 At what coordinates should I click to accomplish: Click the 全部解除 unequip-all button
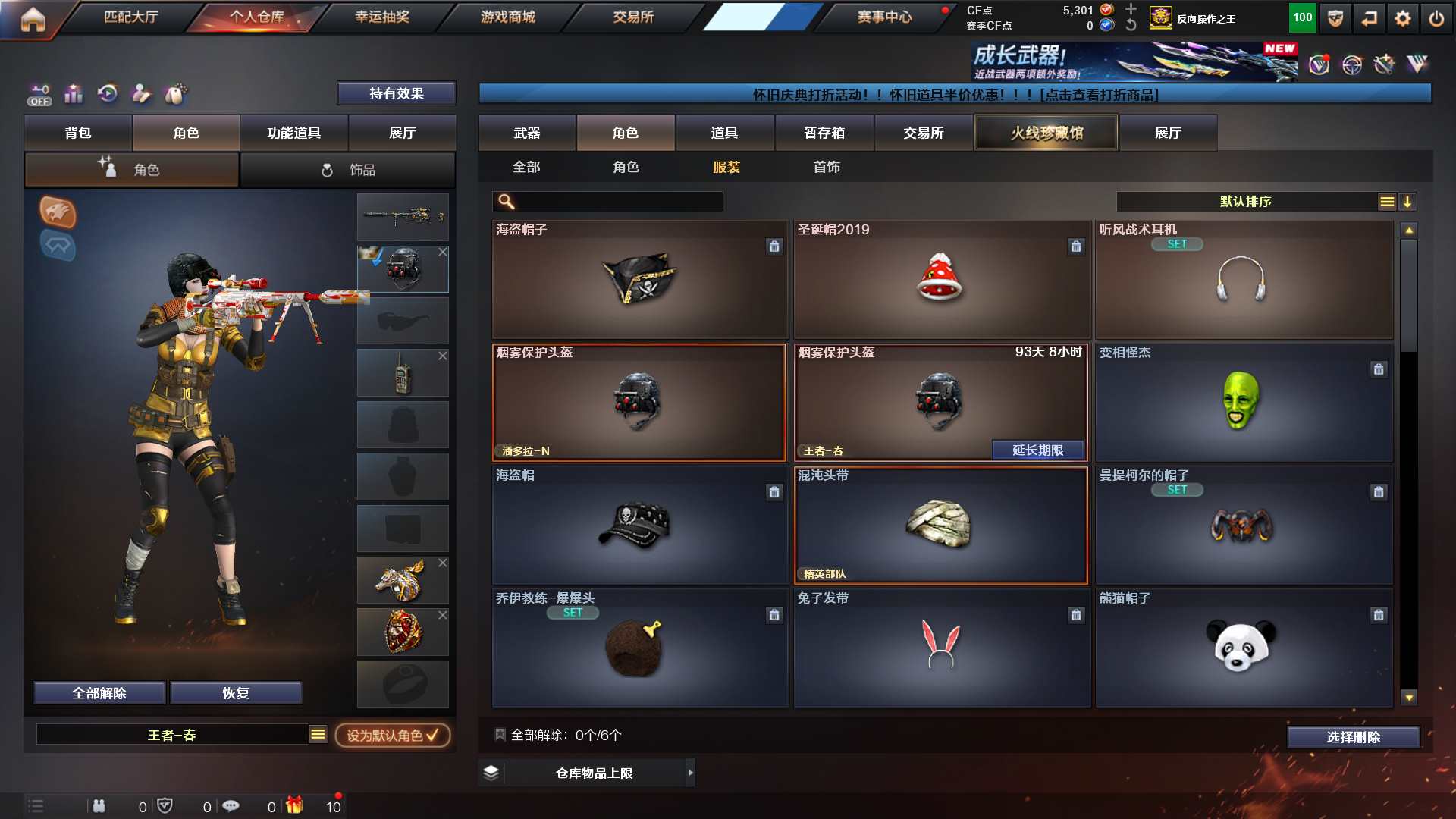[99, 693]
